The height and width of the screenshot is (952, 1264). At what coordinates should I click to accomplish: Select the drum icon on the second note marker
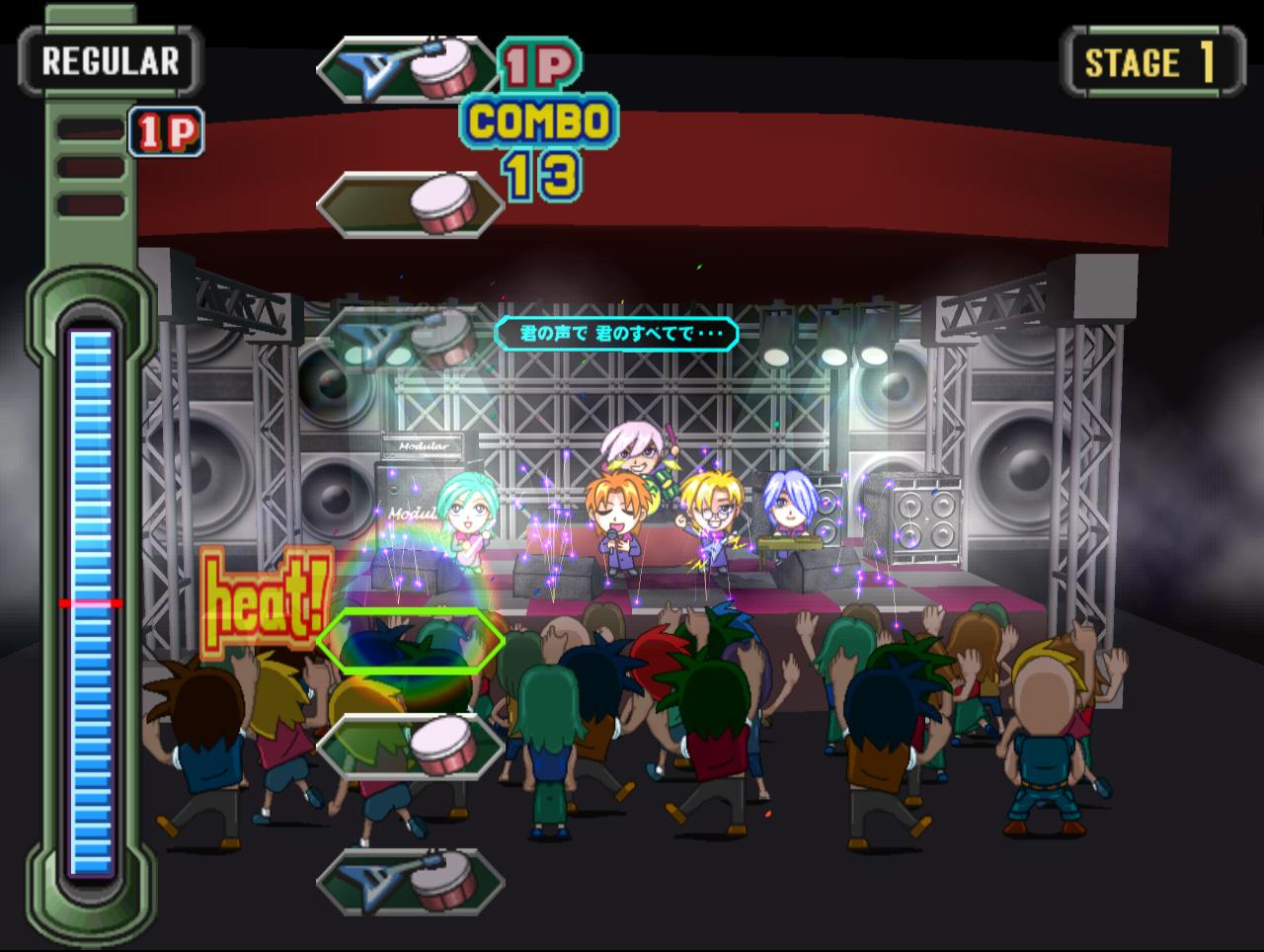tap(440, 202)
